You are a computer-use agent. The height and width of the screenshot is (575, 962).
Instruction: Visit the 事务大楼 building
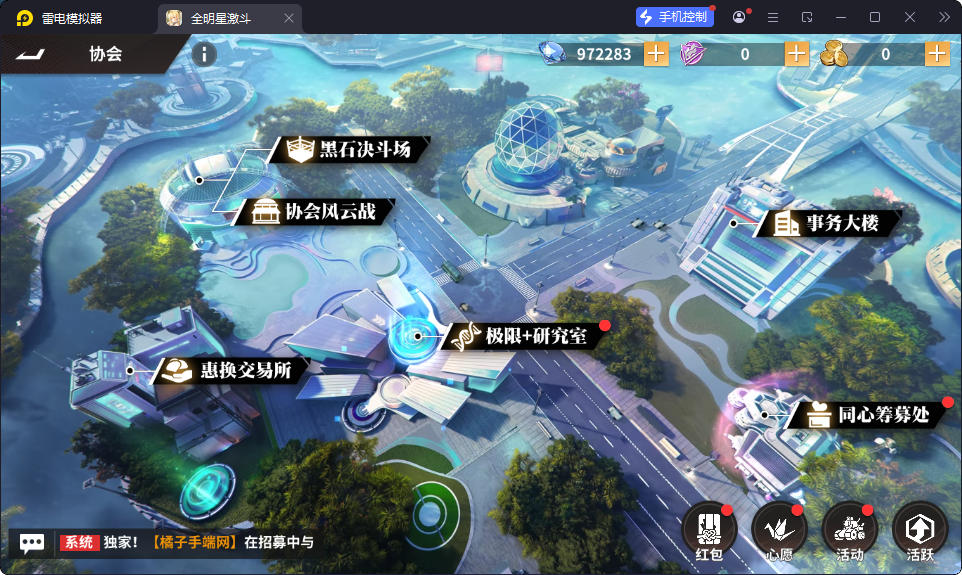point(829,223)
